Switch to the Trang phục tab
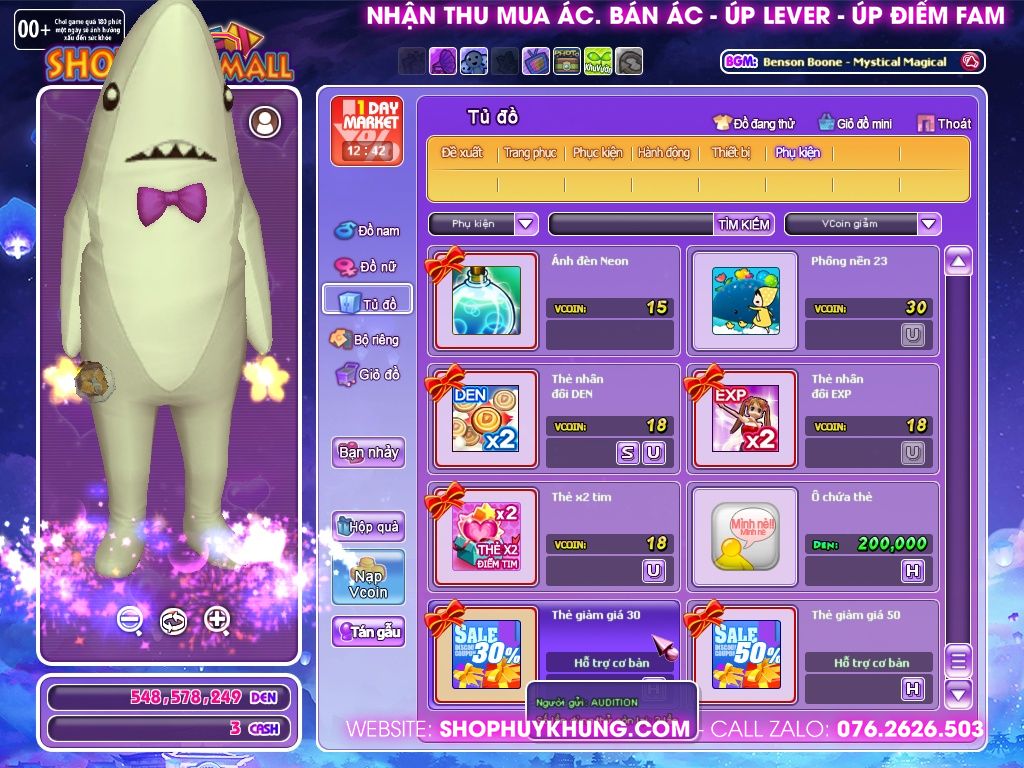This screenshot has width=1024, height=768. coord(530,153)
